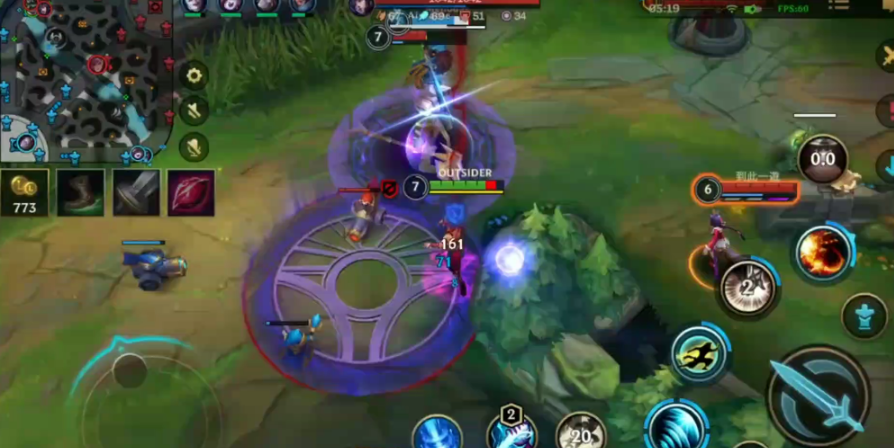Viewport: 894px width, 448px height.
Task: Activate the ability showing a 2 cooldown
Action: pos(748,289)
